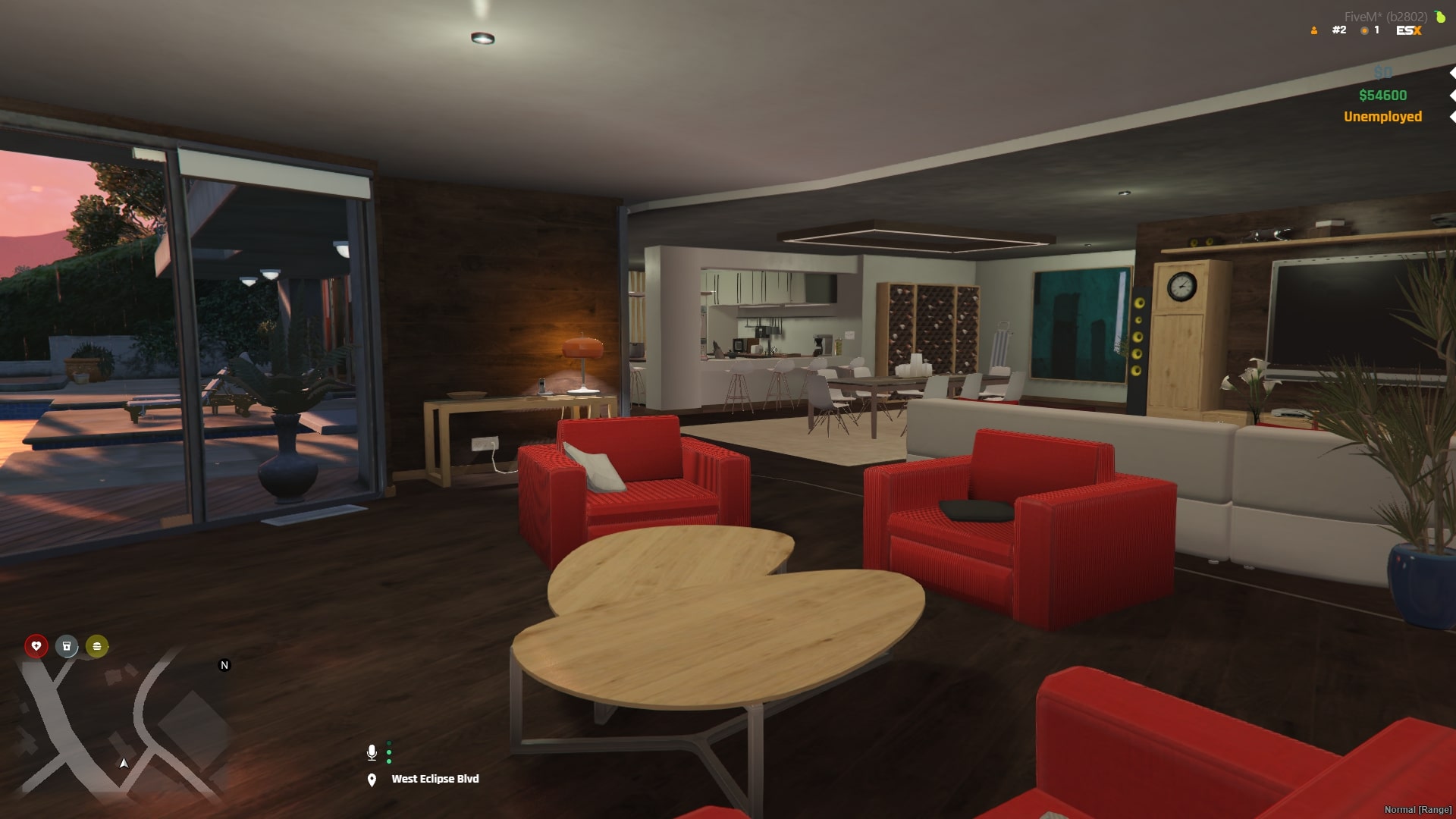This screenshot has height=819, width=1456.
Task: Select the orange radio dot beside the 1
Action: coord(1363,30)
